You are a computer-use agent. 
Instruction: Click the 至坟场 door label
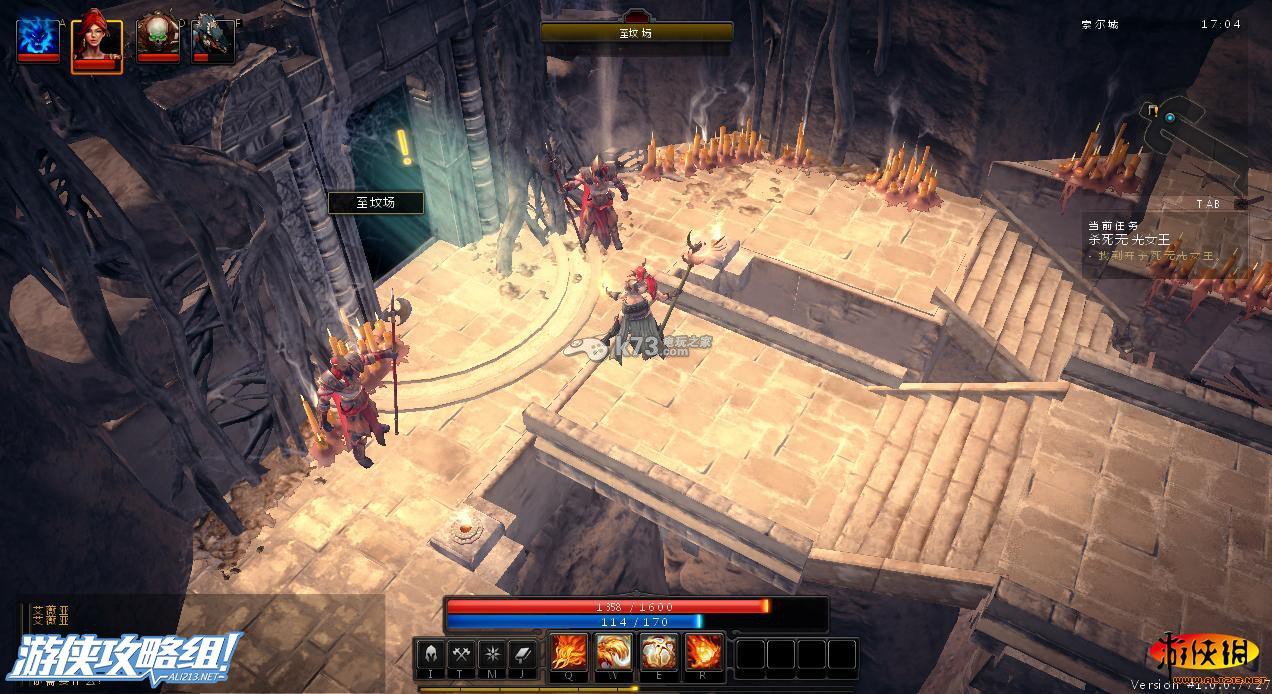coord(376,203)
